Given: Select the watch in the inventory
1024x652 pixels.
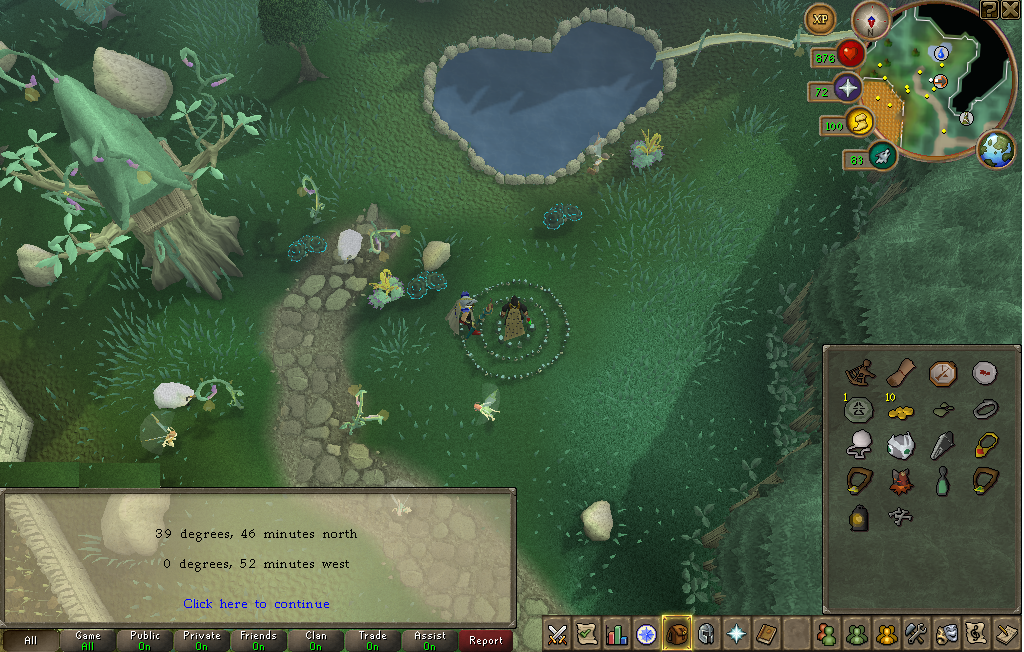Looking at the screenshot, I should (943, 374).
